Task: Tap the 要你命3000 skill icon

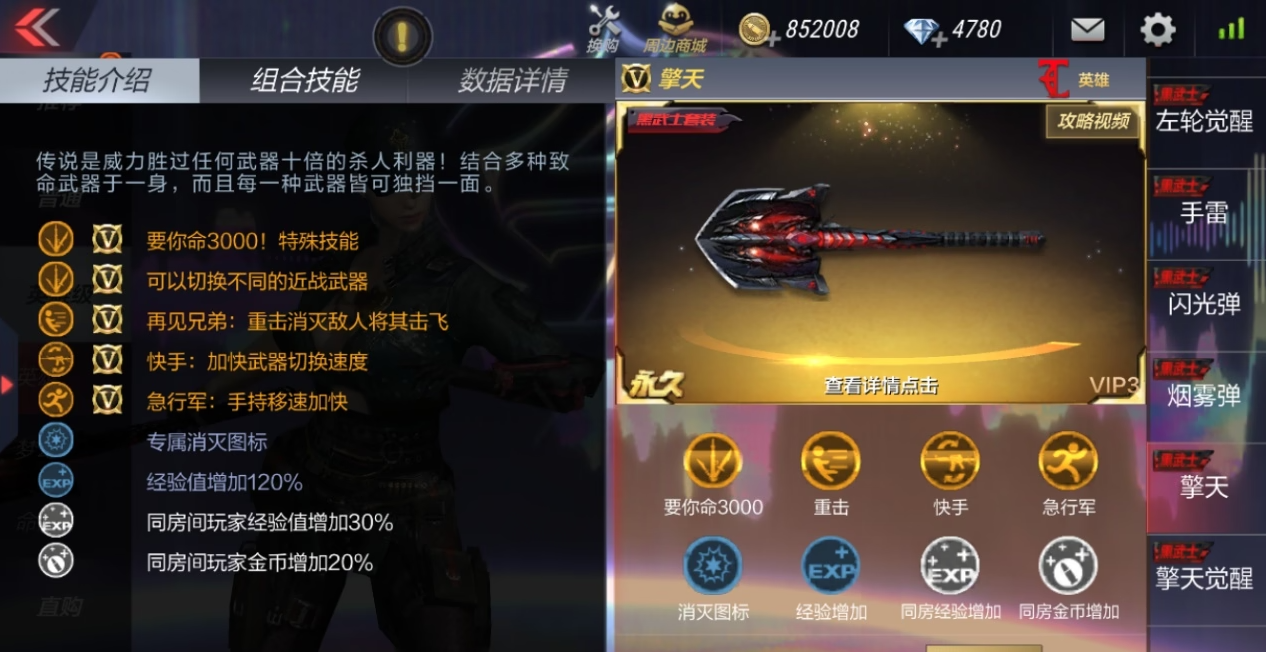Action: click(712, 463)
